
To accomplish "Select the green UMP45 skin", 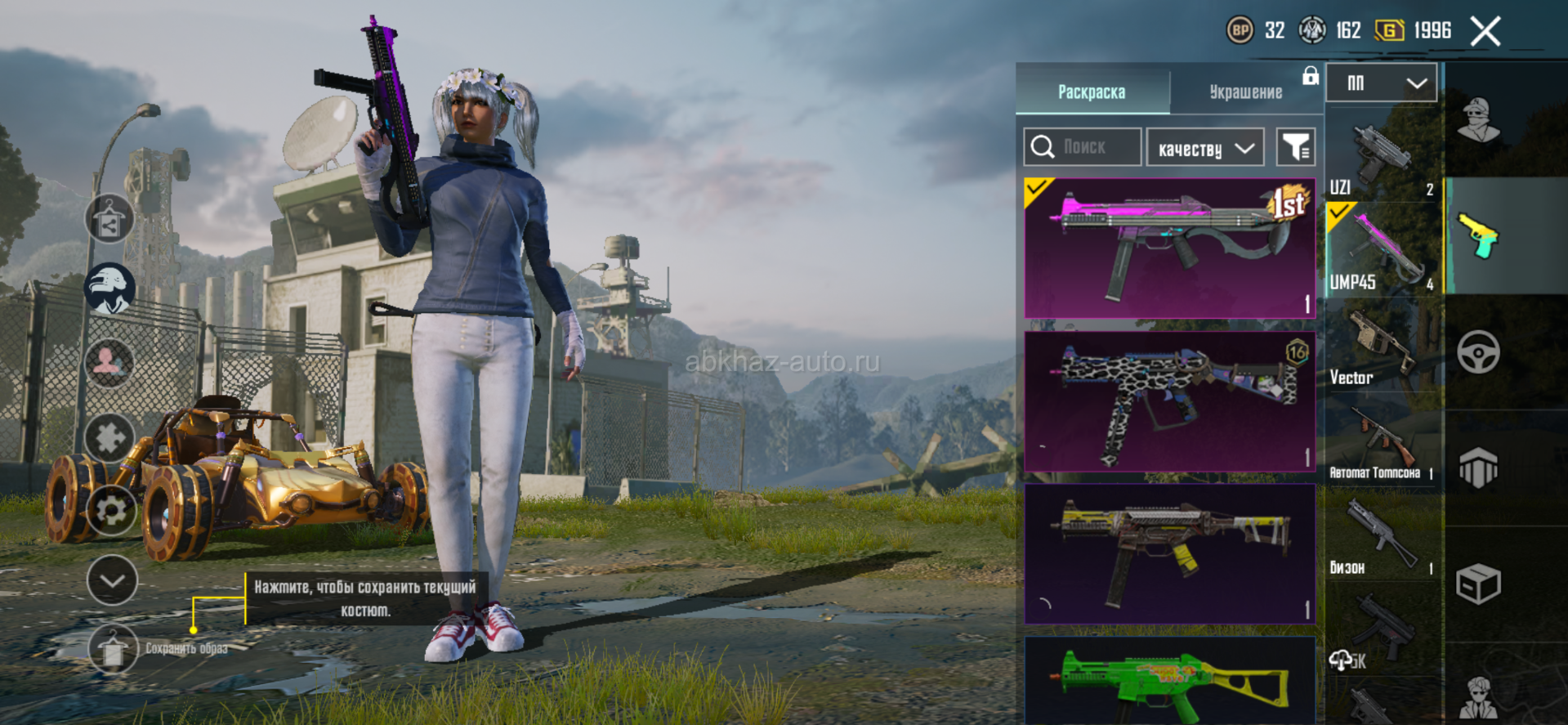I will [x=1169, y=682].
